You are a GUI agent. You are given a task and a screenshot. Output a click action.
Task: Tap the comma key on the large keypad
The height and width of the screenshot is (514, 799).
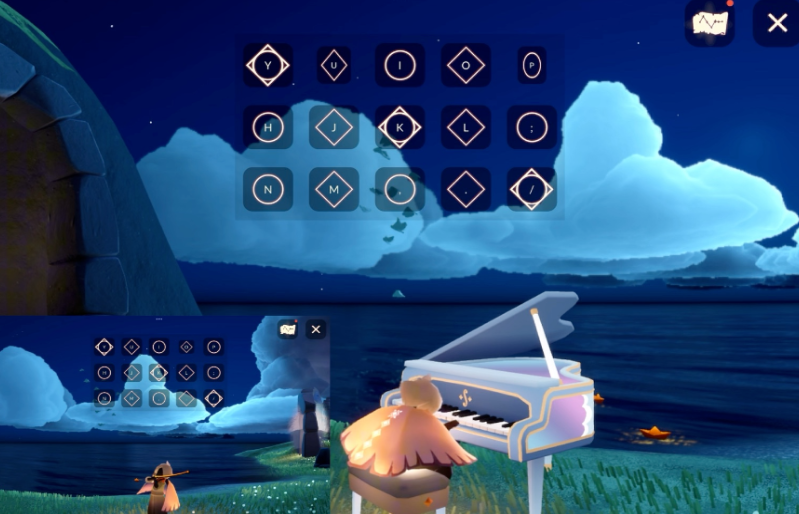[400, 189]
